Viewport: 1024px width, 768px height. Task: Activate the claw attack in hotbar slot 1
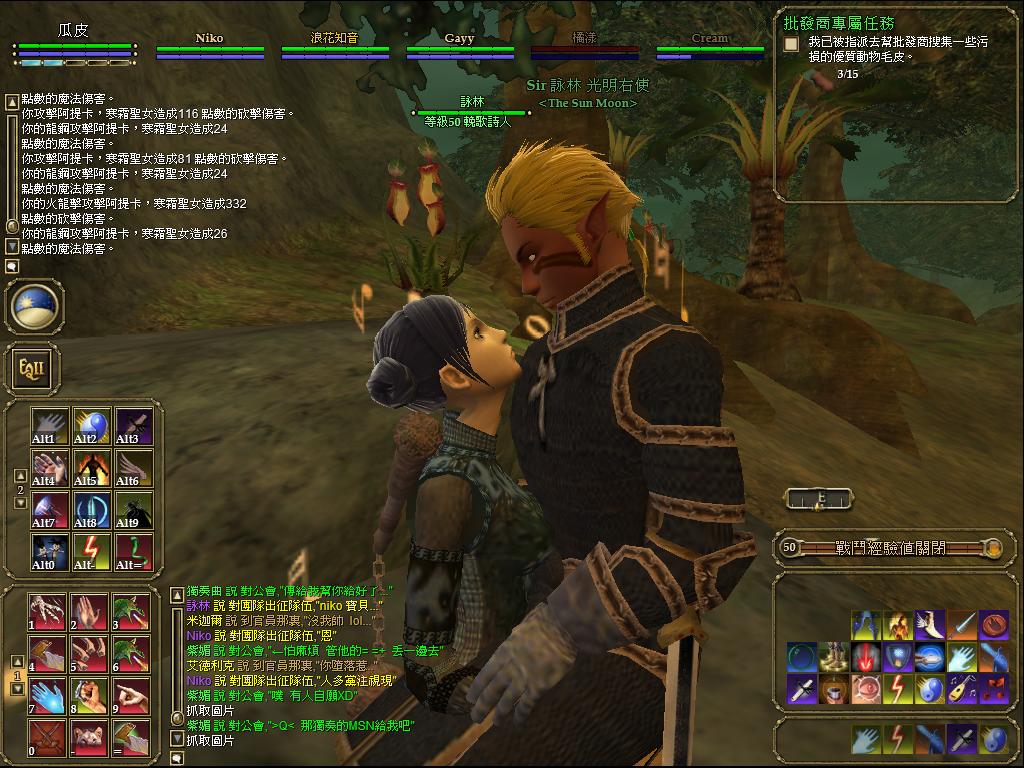[x=47, y=612]
